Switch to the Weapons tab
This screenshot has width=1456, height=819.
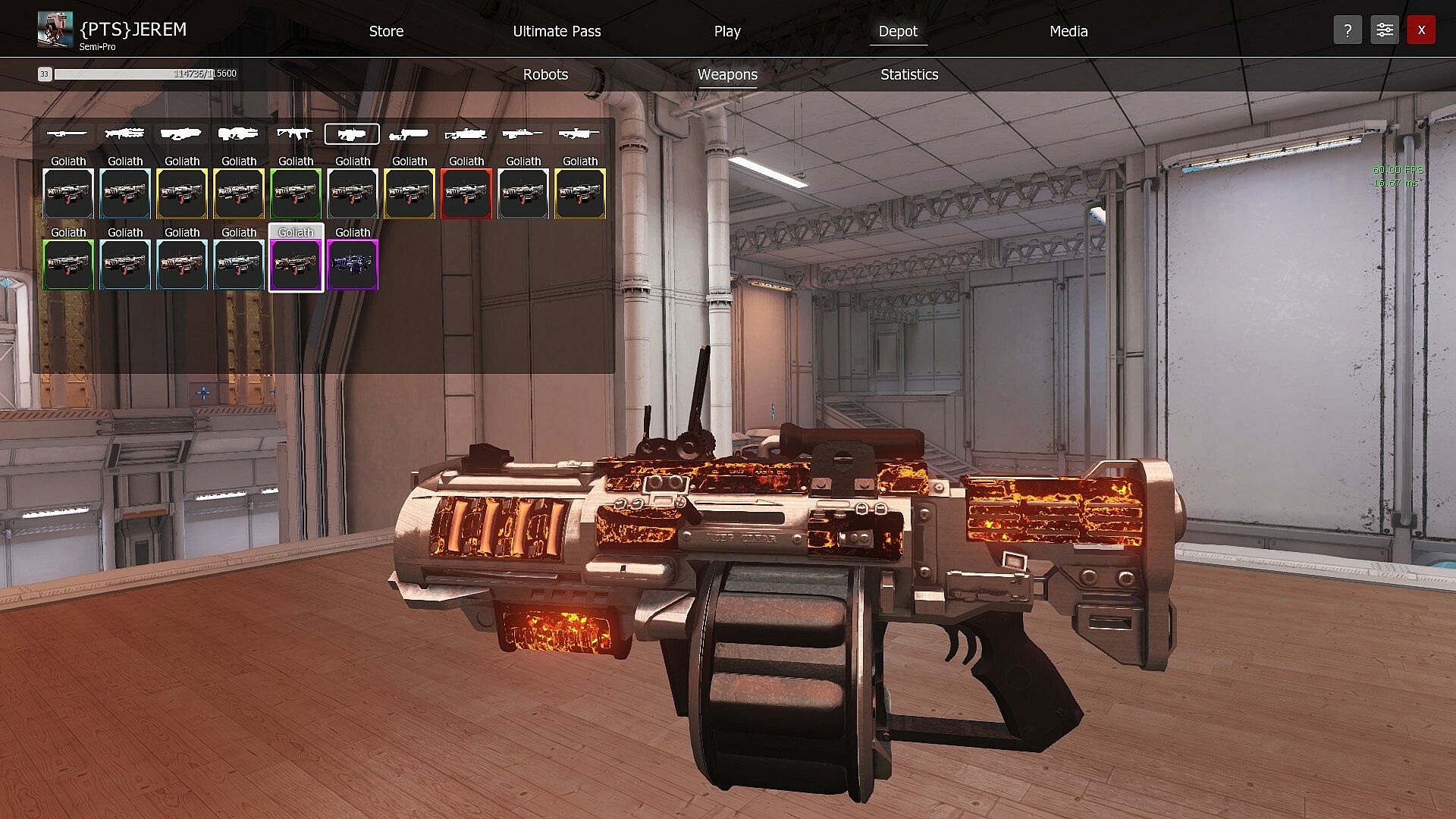click(727, 74)
